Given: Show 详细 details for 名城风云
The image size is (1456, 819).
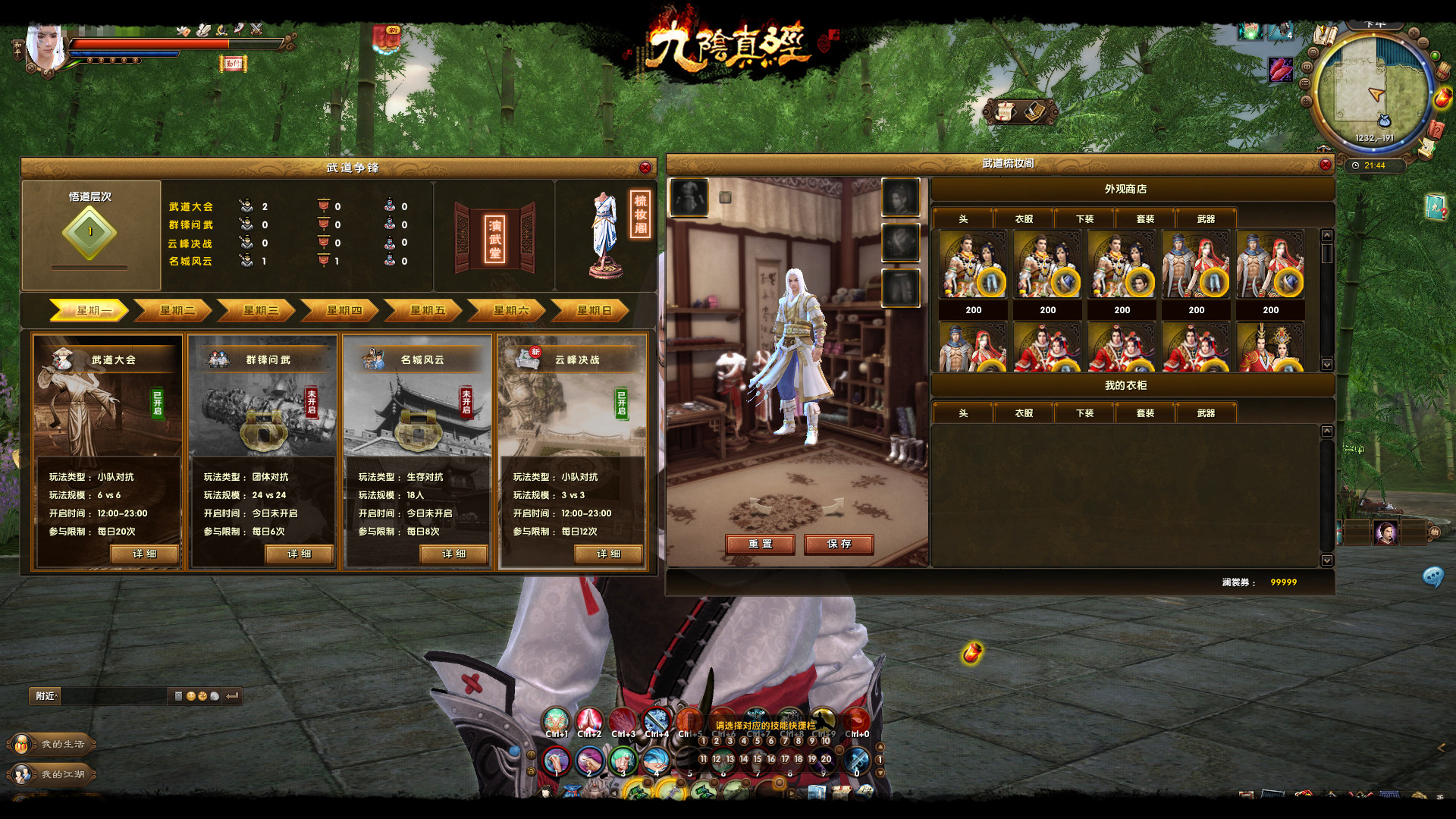Looking at the screenshot, I should pyautogui.click(x=454, y=554).
